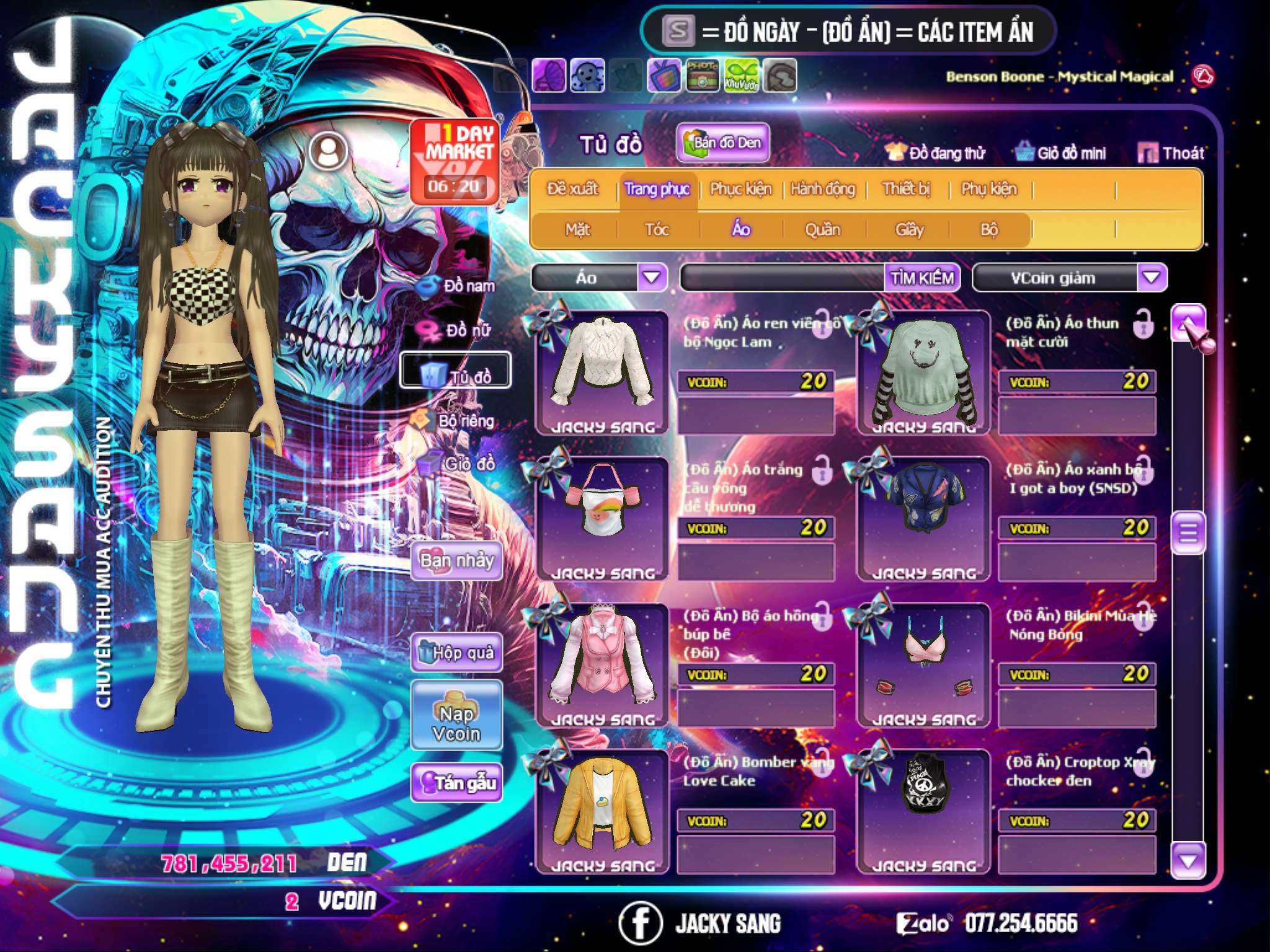Image resolution: width=1270 pixels, height=952 pixels.
Task: Open the 1 Day Market banner
Action: tap(455, 161)
